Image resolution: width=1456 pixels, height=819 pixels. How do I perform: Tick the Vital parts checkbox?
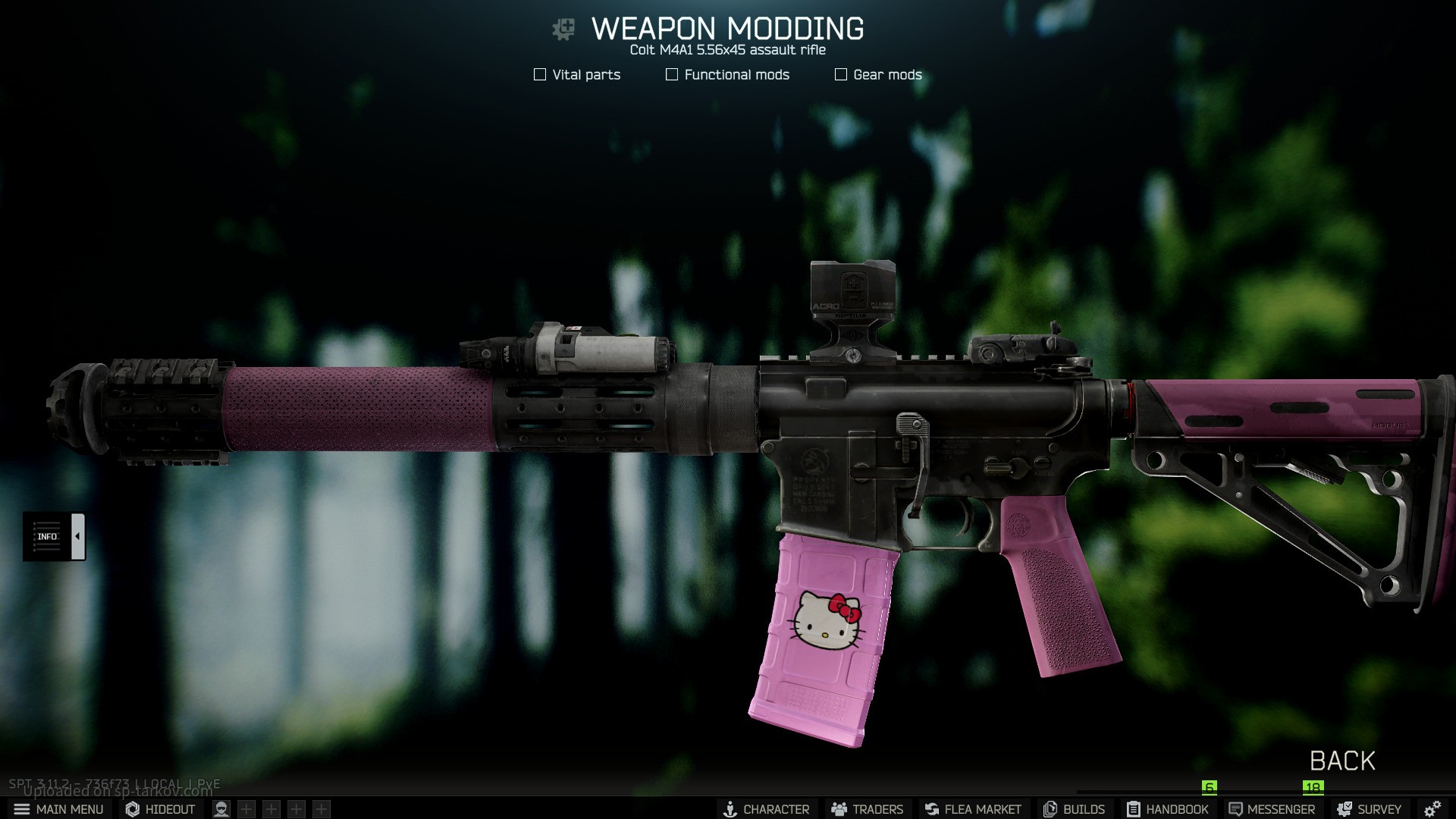540,74
